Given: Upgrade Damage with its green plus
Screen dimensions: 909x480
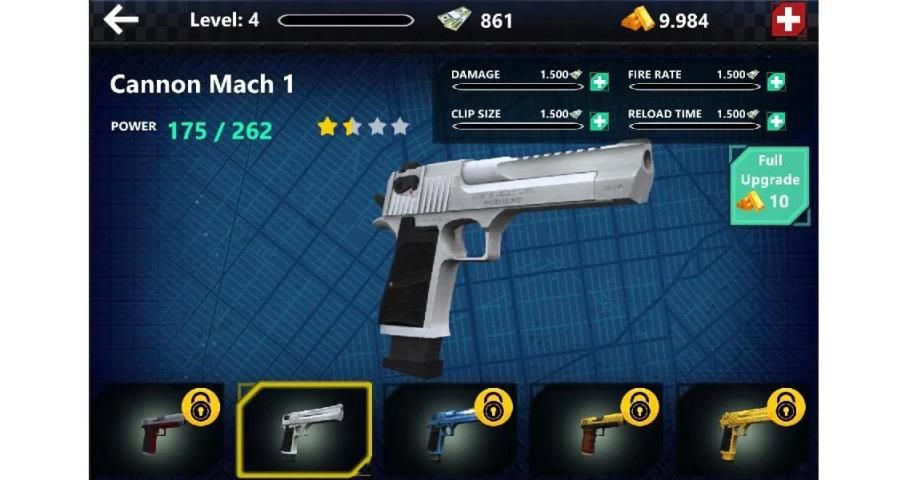Looking at the screenshot, I should point(599,82).
